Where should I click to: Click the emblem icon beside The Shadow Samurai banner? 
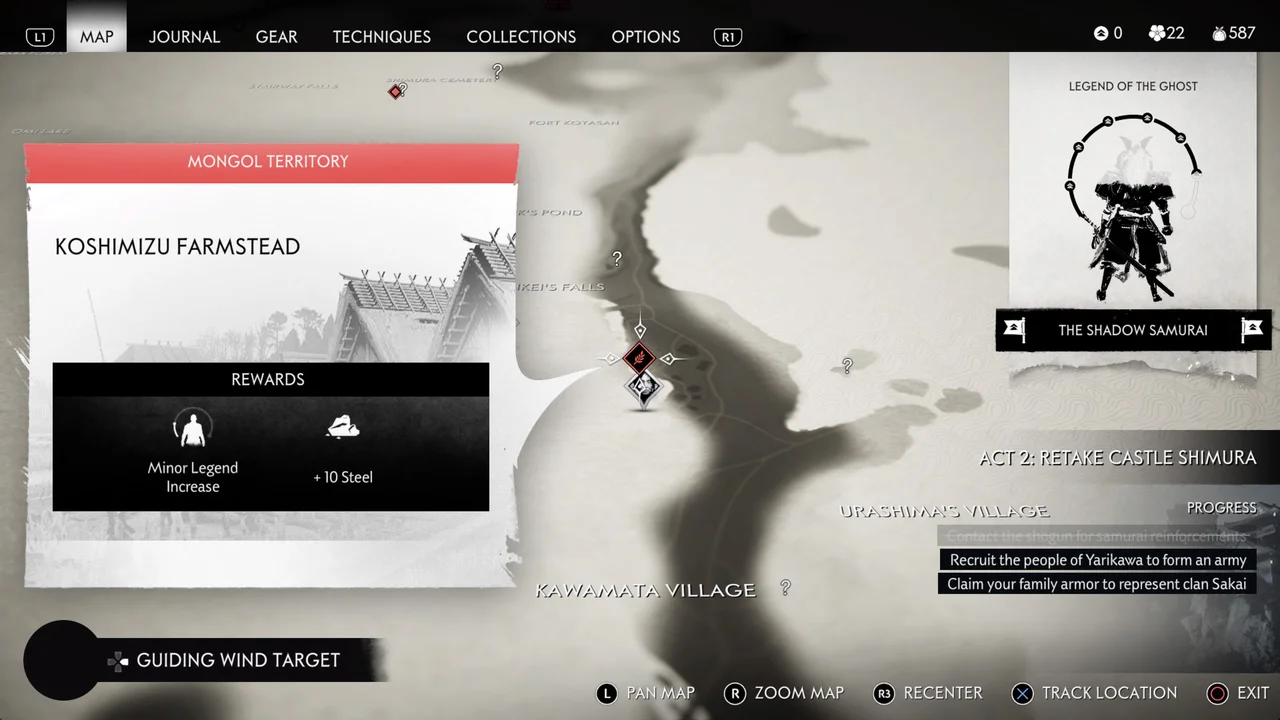point(1014,330)
